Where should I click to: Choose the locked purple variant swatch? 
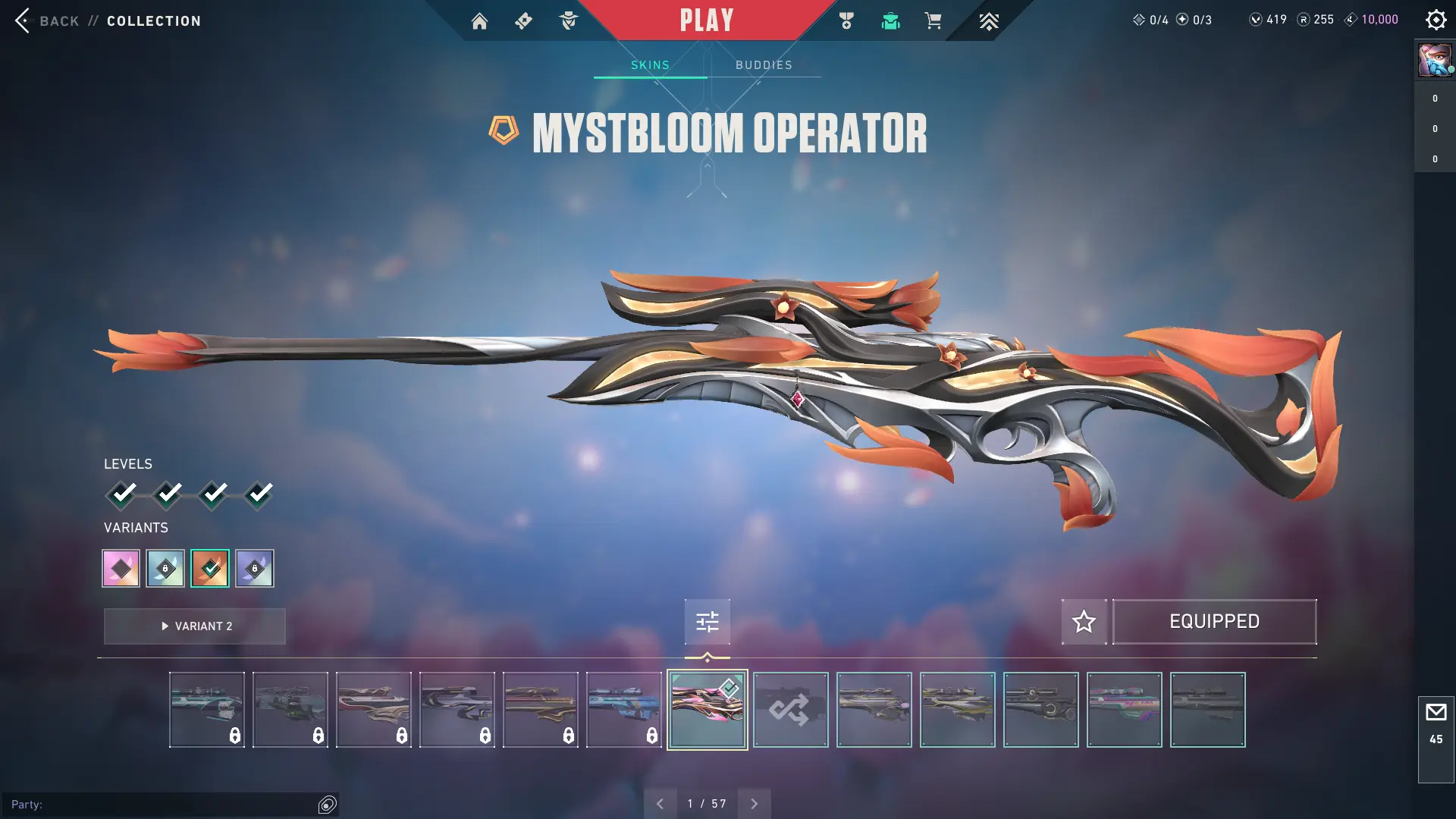pyautogui.click(x=255, y=568)
